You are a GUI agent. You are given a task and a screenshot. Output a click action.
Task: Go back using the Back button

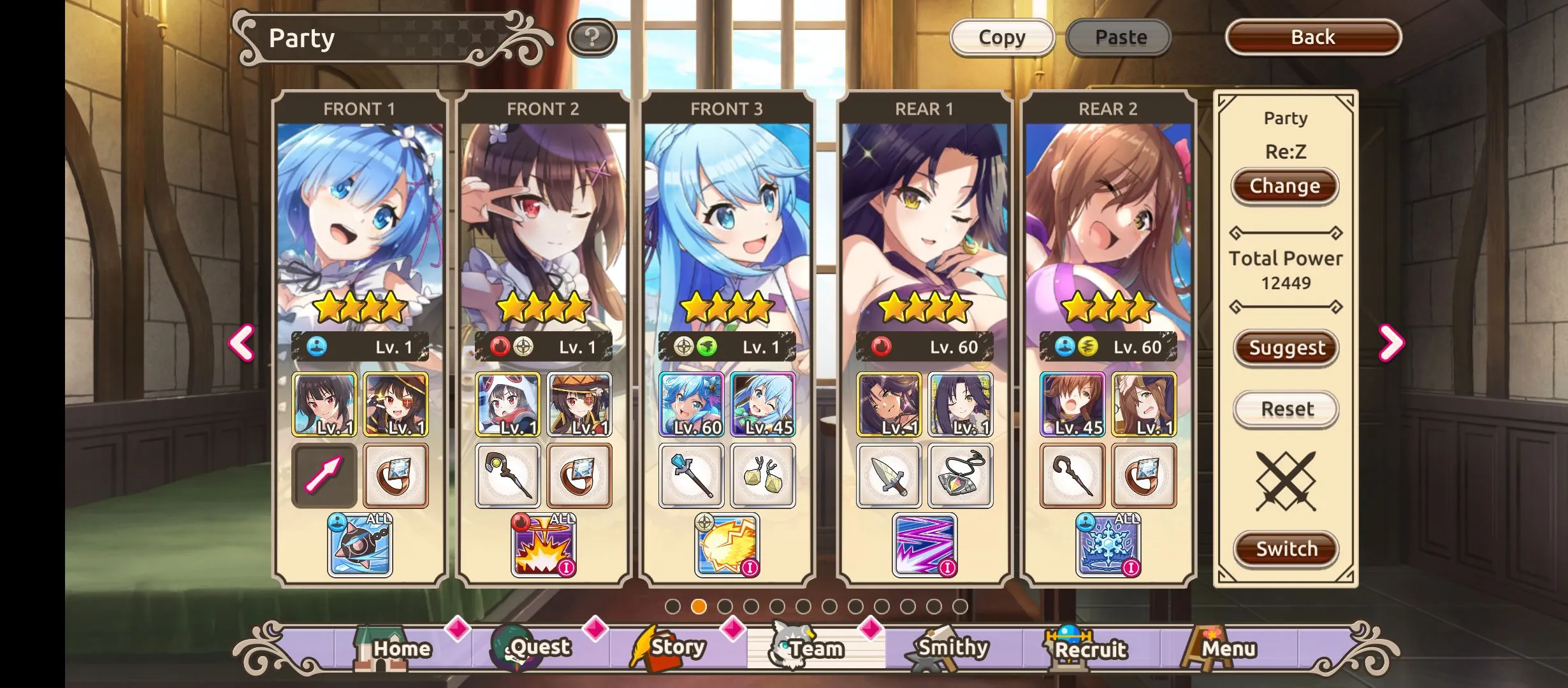click(x=1312, y=38)
